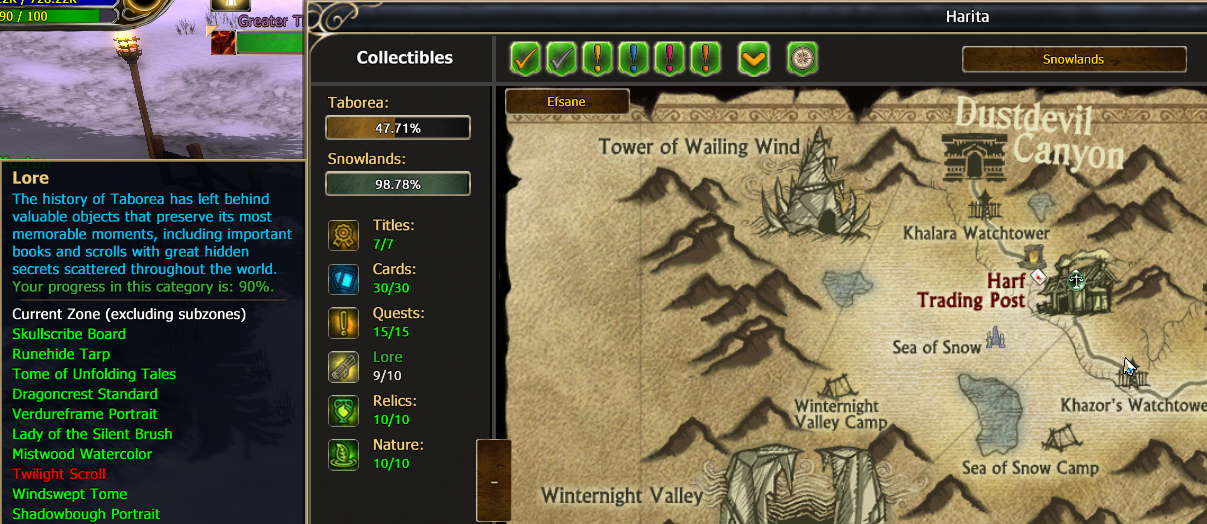Toggle the gray checkmark map filter

pos(562,58)
